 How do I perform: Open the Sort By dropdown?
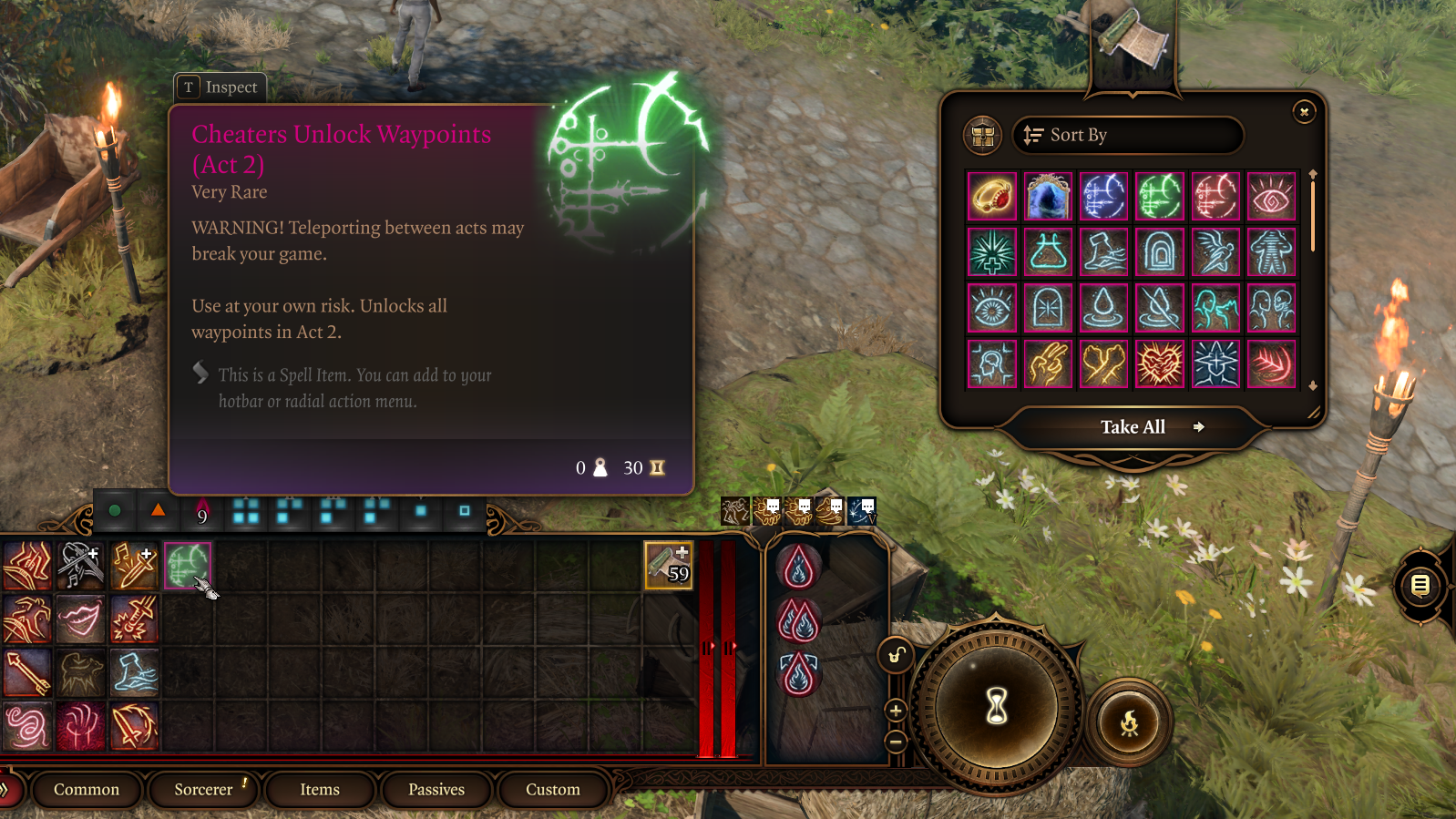pyautogui.click(x=1127, y=136)
